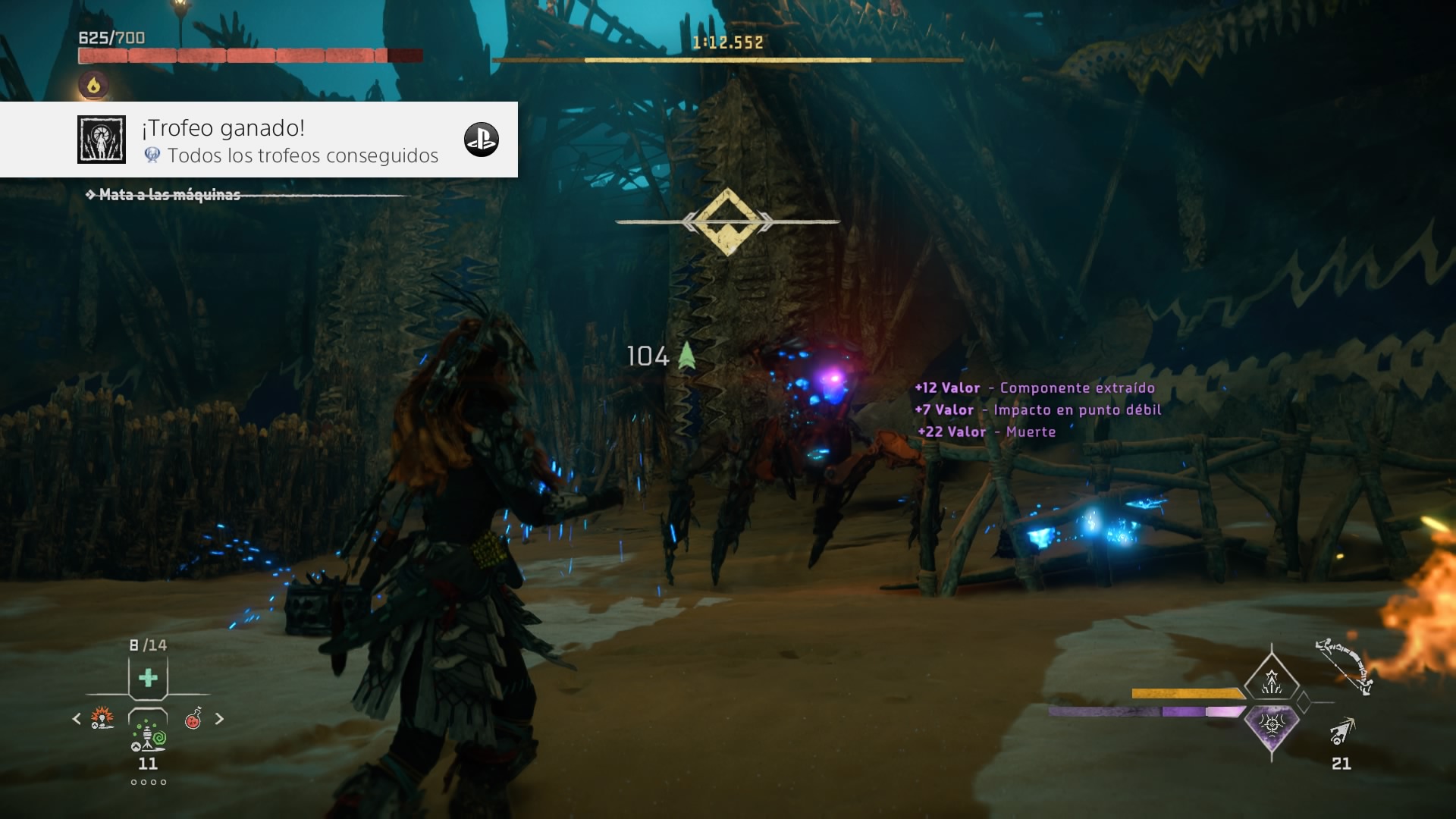This screenshot has width=1456, height=819.
Task: Use the green cross medicine pouch slot
Action: [148, 677]
